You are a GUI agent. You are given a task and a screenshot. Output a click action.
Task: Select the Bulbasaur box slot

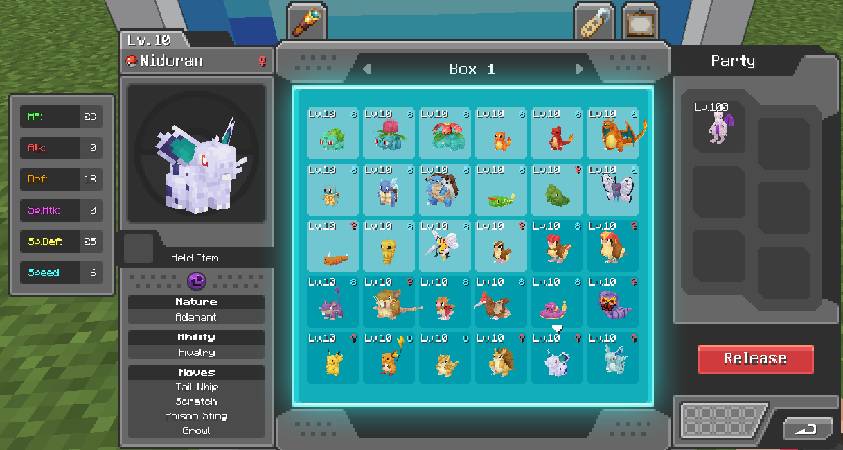pyautogui.click(x=333, y=134)
